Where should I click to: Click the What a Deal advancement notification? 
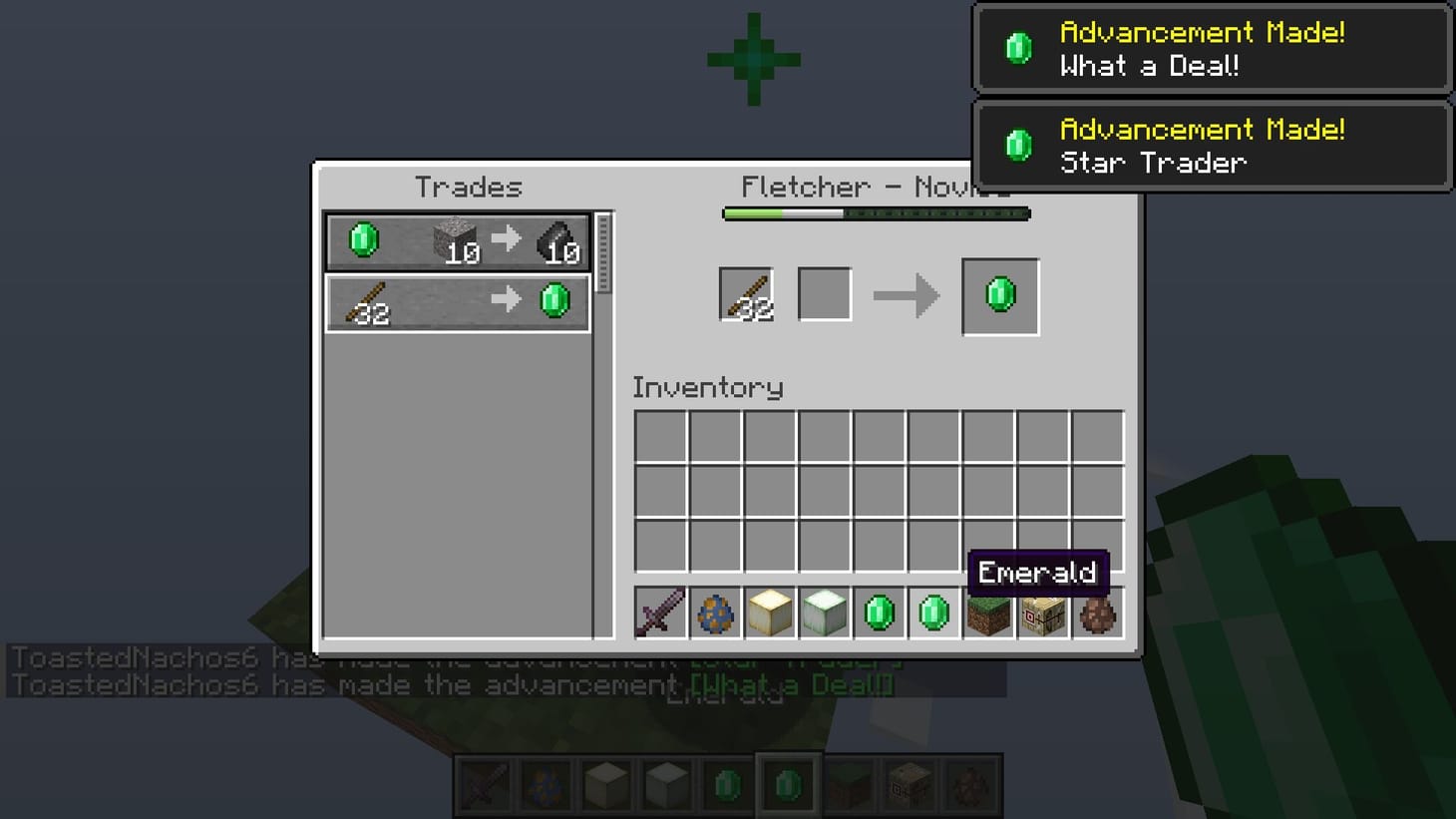[1212, 49]
